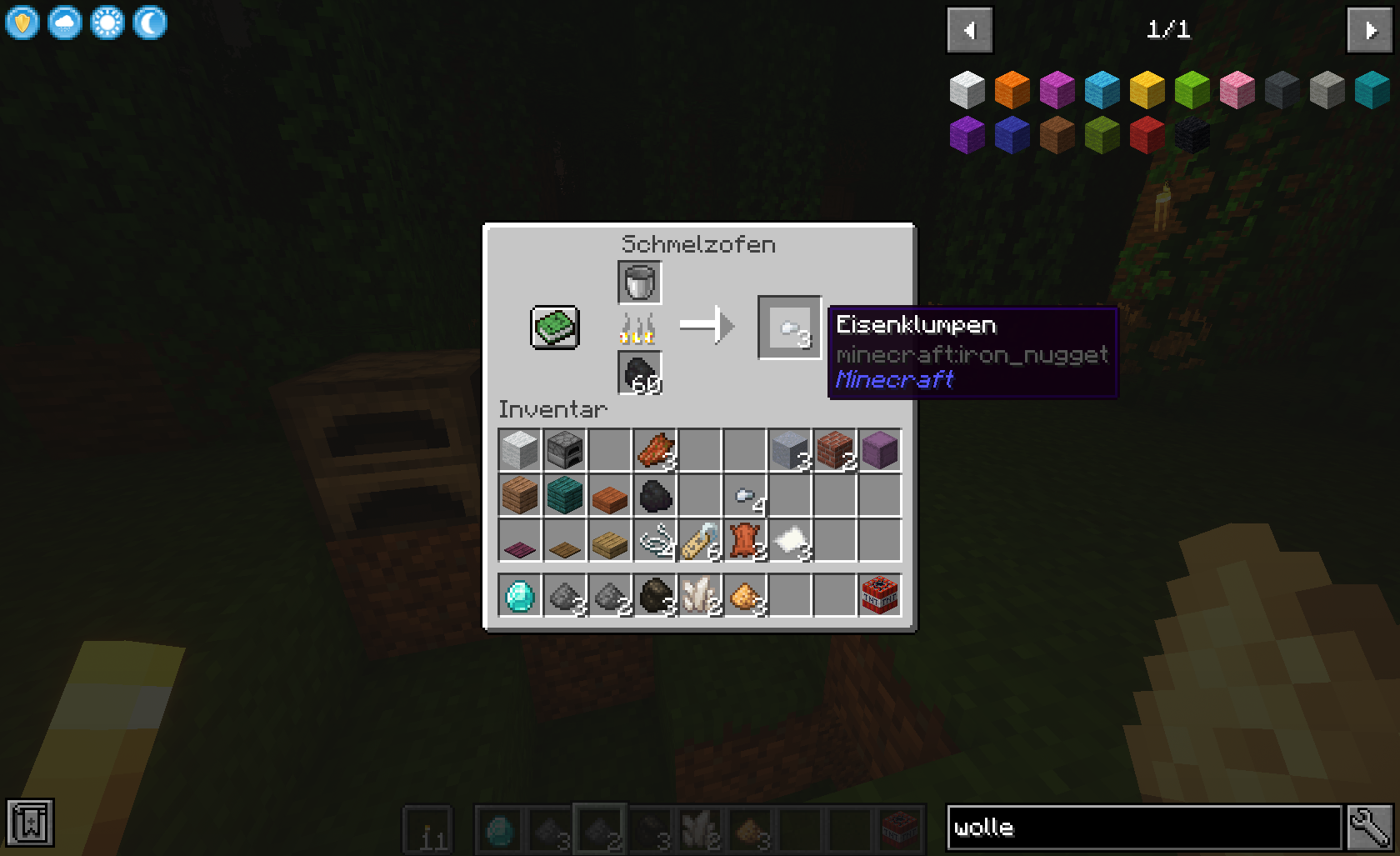Open the bookmarks panel in the bottom-left corner
Screen dimensions: 1400x856
pos(30,822)
